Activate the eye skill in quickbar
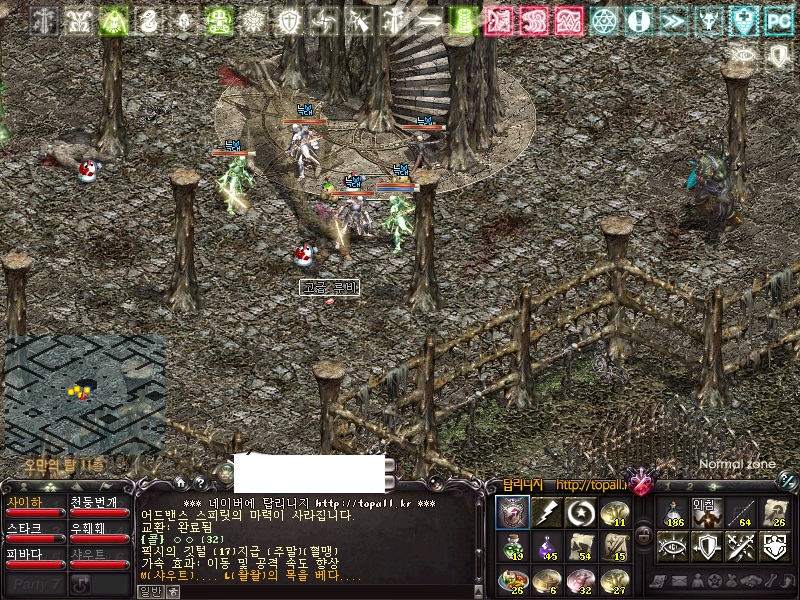This screenshot has height=600, width=800. click(673, 546)
